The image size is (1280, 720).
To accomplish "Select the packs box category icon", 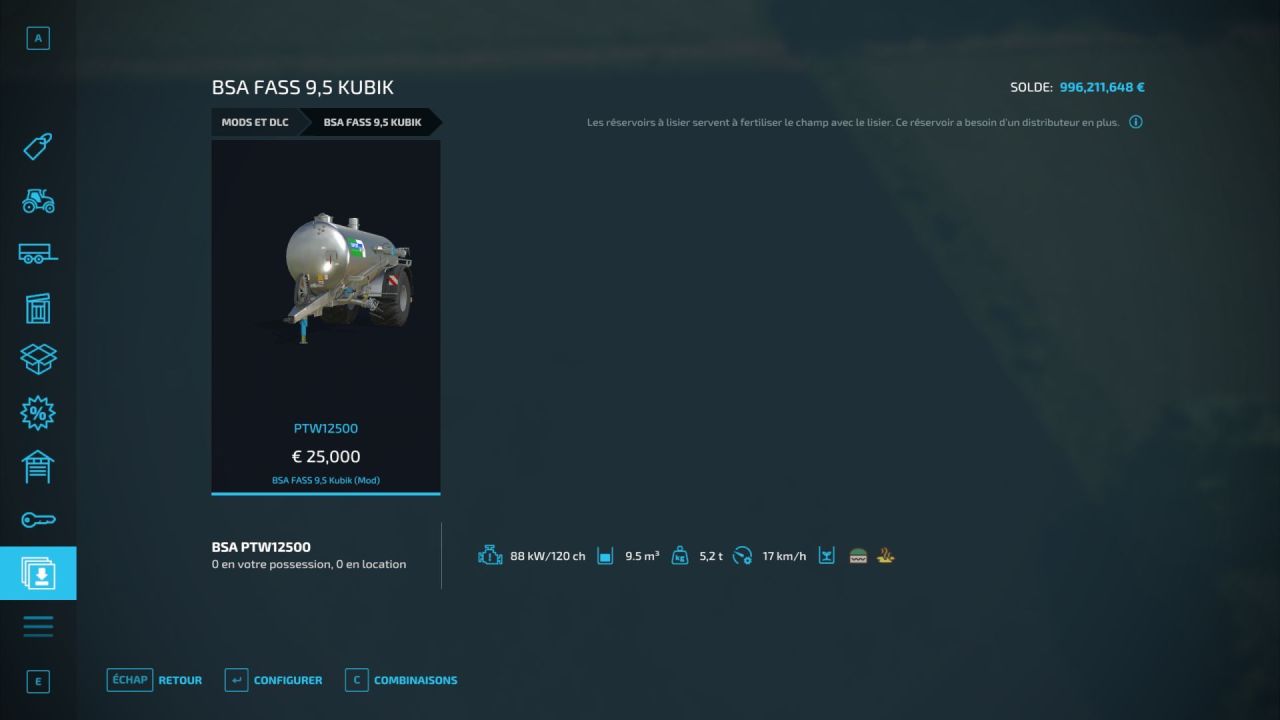I will 38,360.
